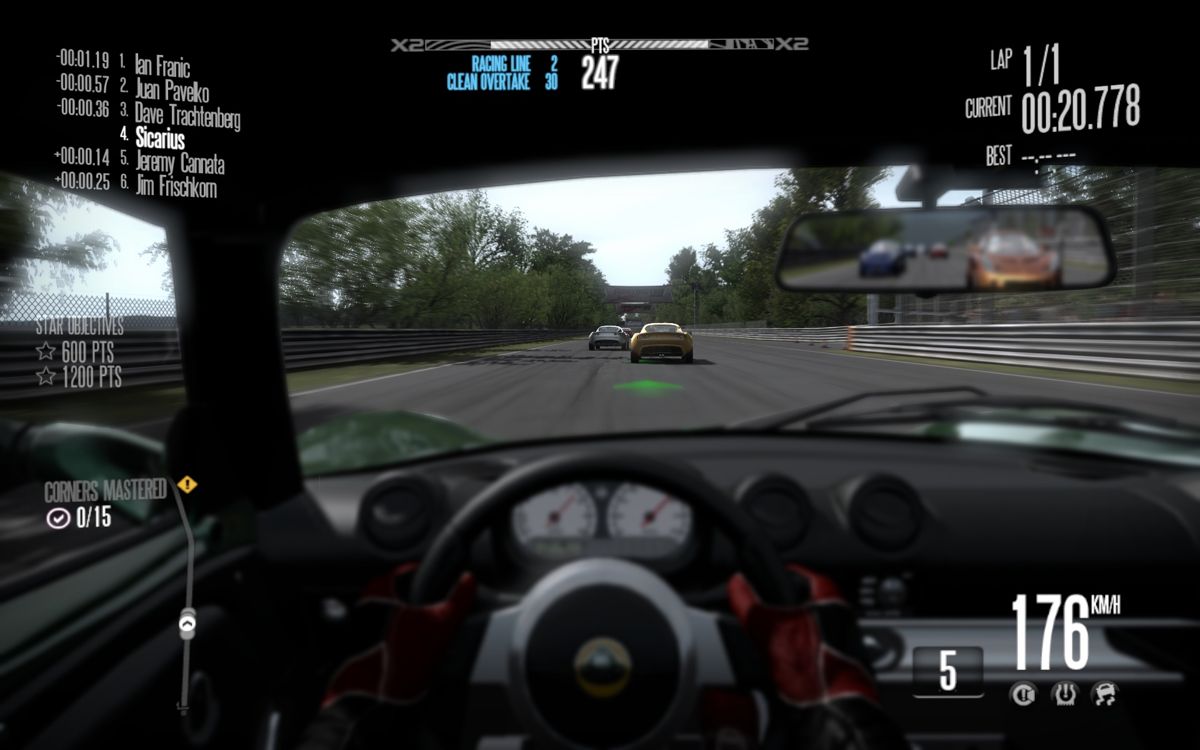Select Jeremy Cannata in the standings
This screenshot has width=1200, height=750.
[x=179, y=162]
